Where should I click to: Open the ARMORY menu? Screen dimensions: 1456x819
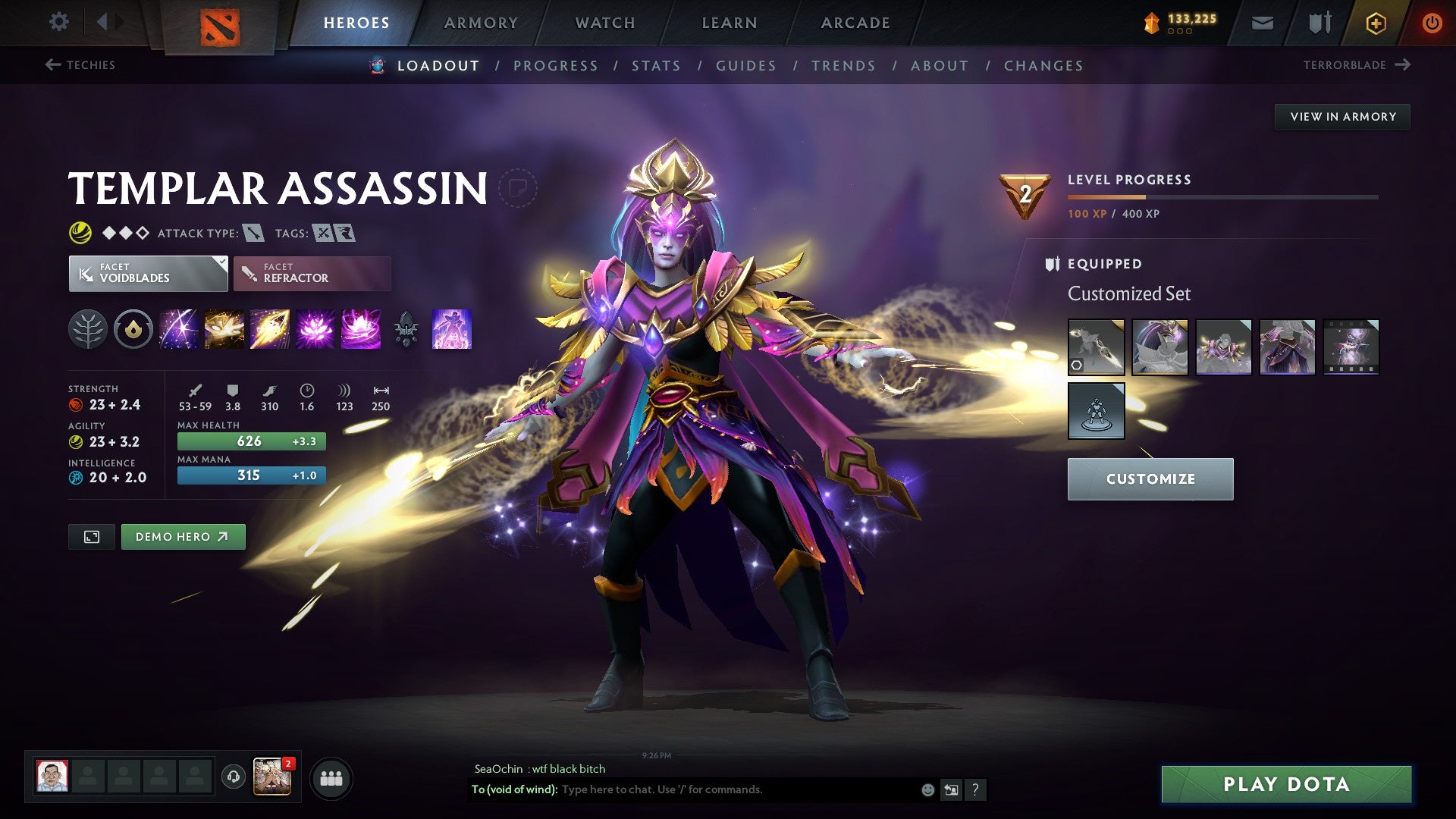[x=481, y=23]
